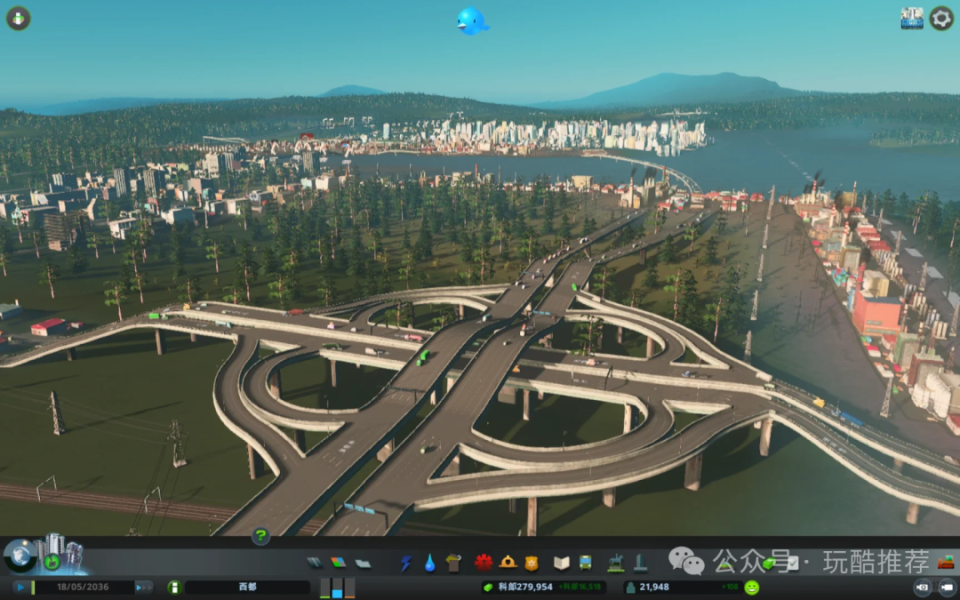Viewport: 960px width, 600px height.
Task: Open the healthcare red cross menu
Action: click(484, 563)
